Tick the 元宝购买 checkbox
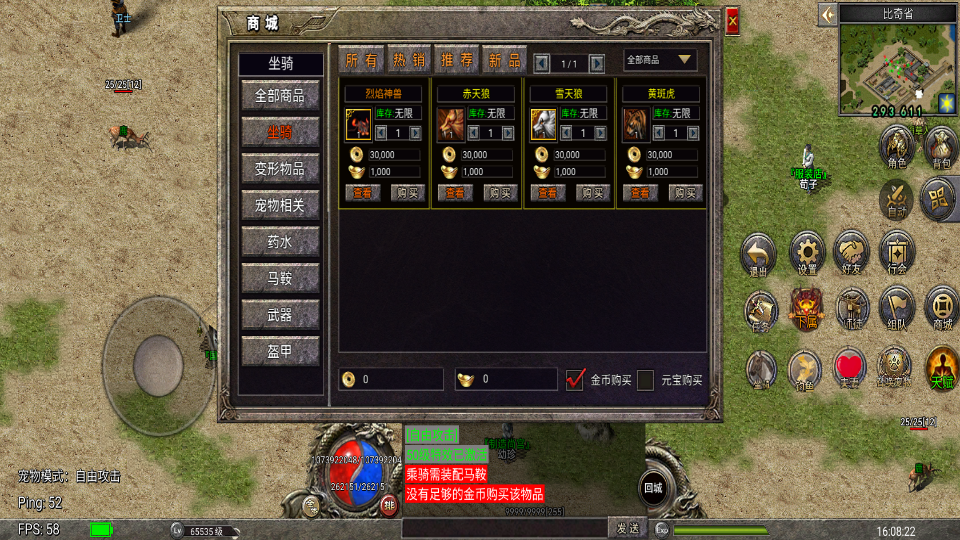 point(646,380)
